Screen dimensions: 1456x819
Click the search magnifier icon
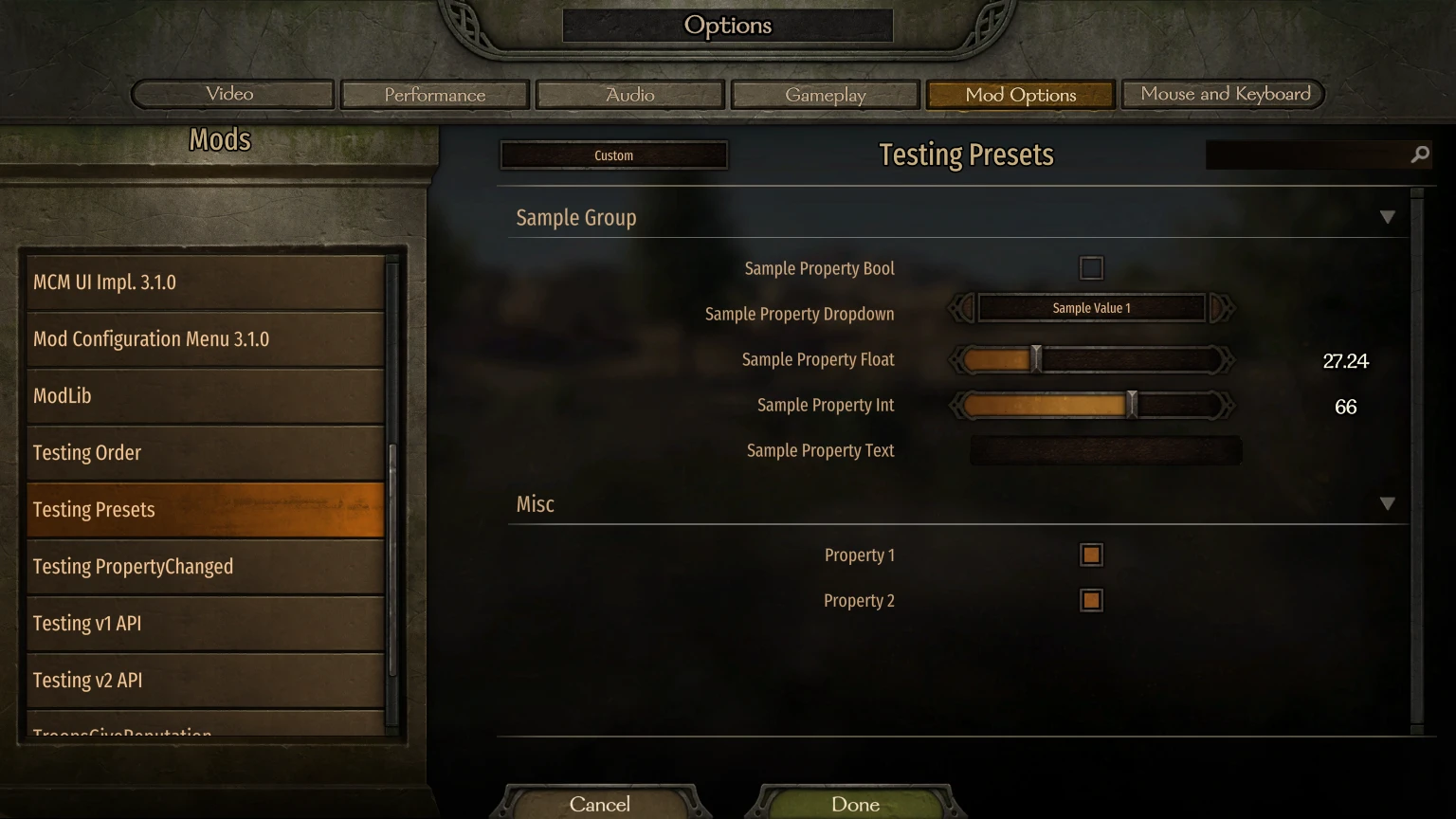tap(1419, 154)
